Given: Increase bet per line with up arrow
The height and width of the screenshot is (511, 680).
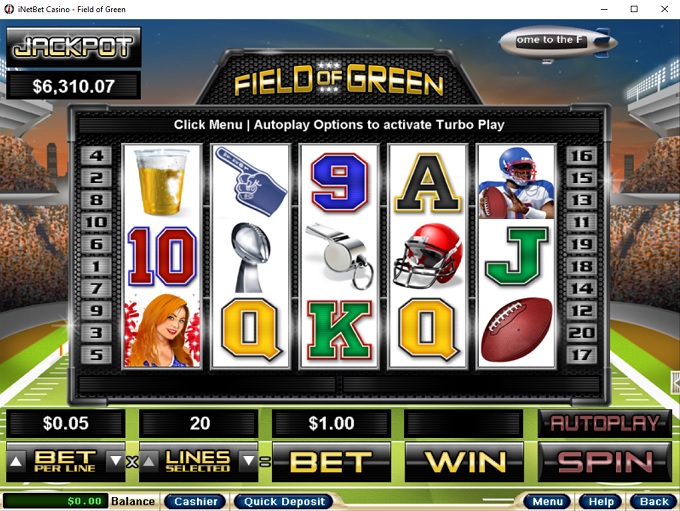Looking at the screenshot, I should tap(15, 462).
